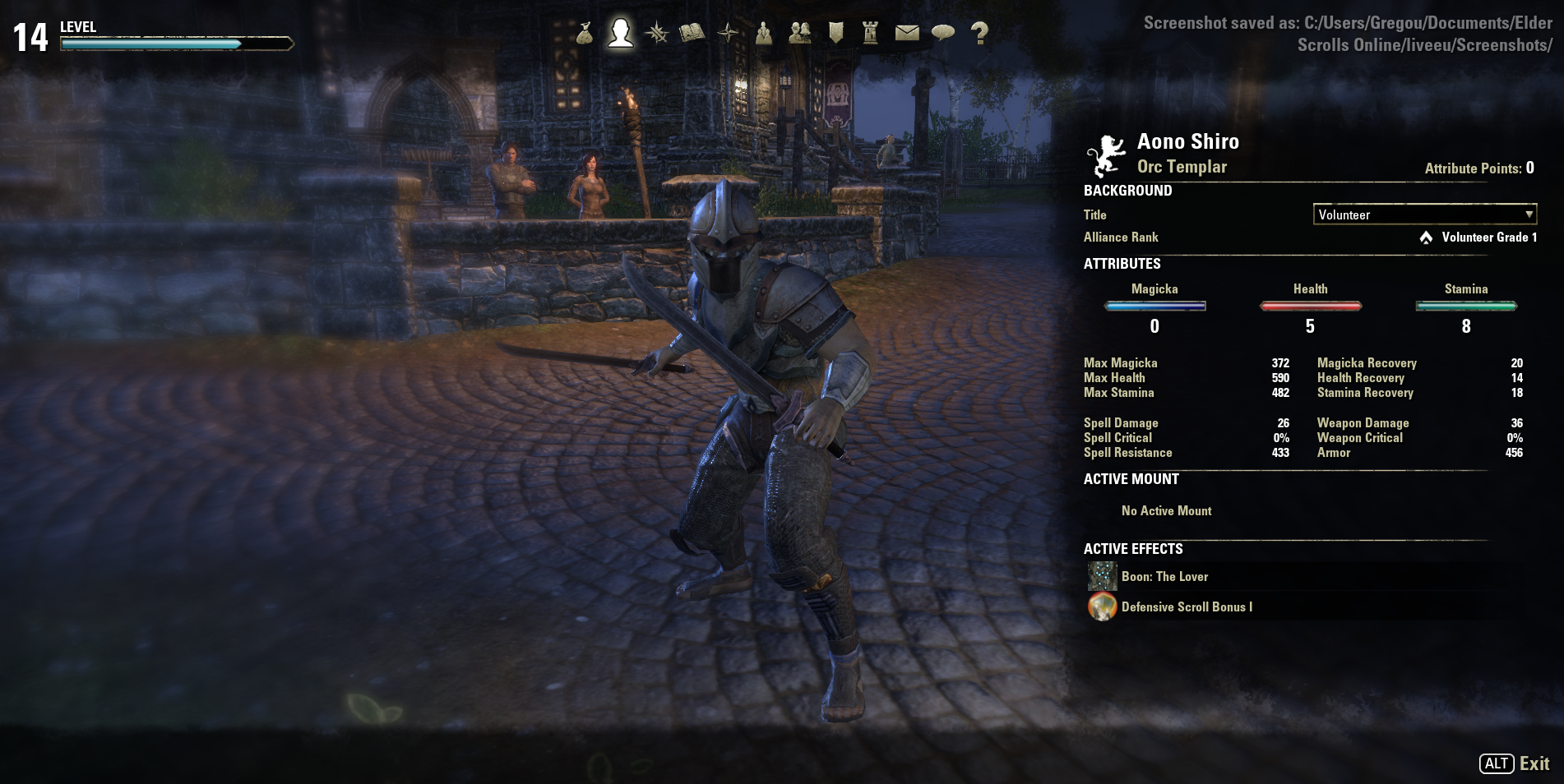Select the character silhouette menu icon

pos(621,33)
